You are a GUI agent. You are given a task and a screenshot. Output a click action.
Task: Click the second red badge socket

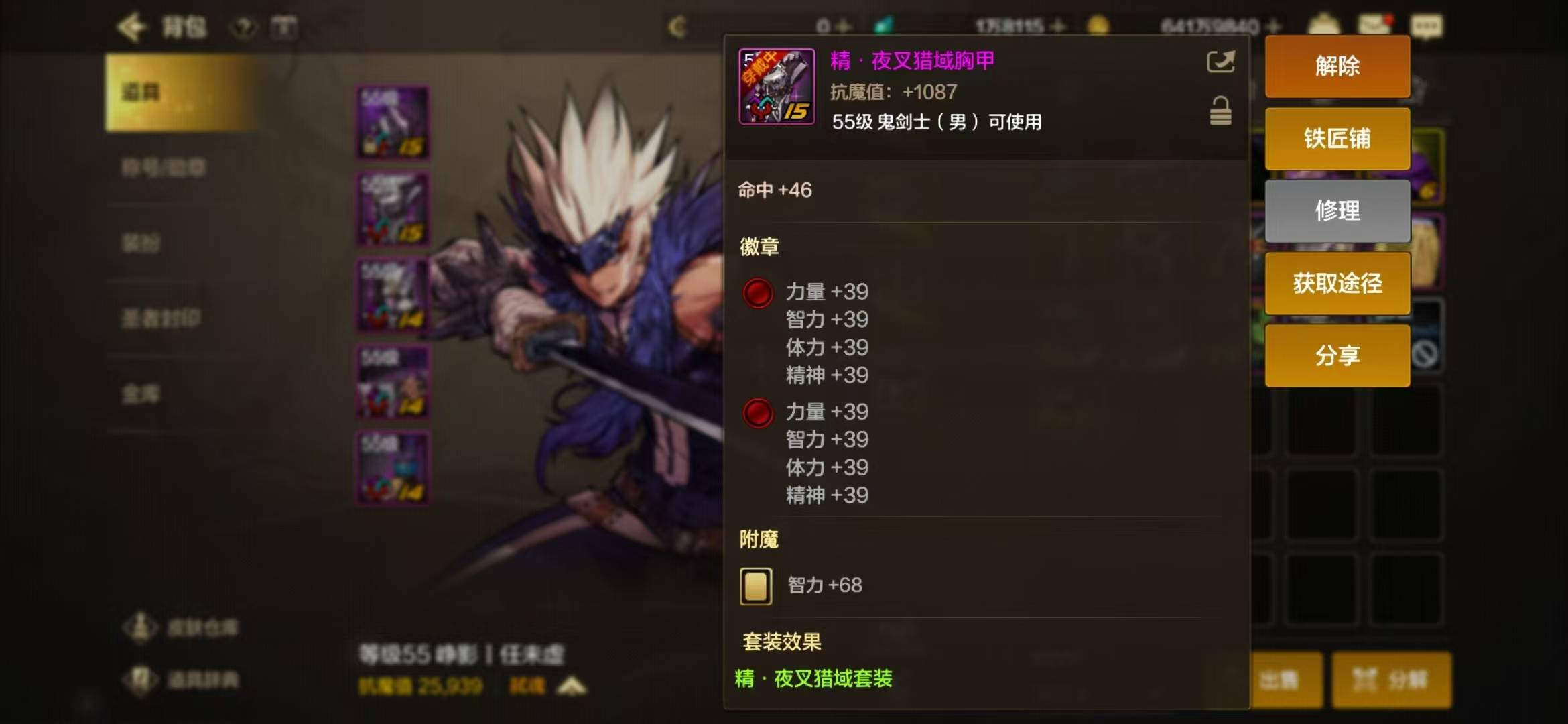pyautogui.click(x=757, y=413)
